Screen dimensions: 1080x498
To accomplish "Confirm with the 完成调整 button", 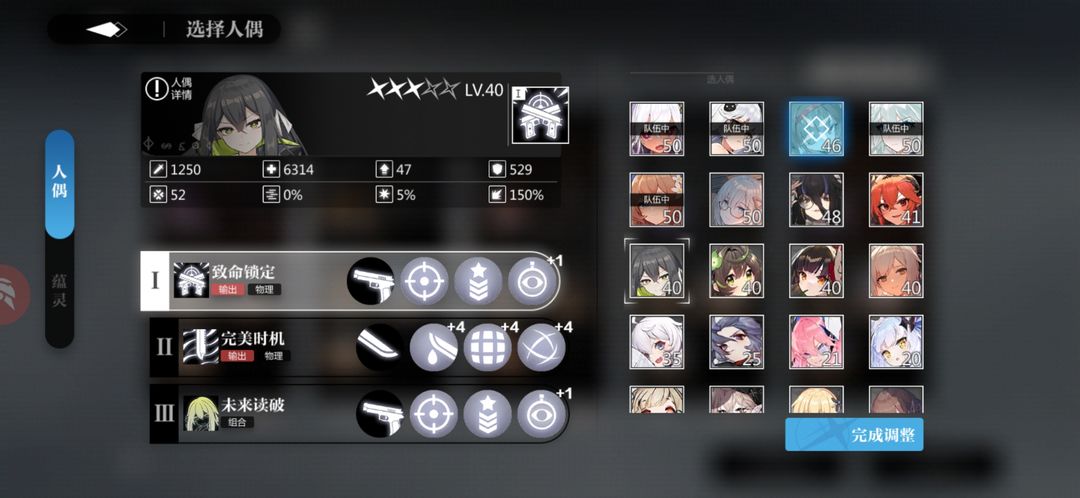I will [853, 435].
